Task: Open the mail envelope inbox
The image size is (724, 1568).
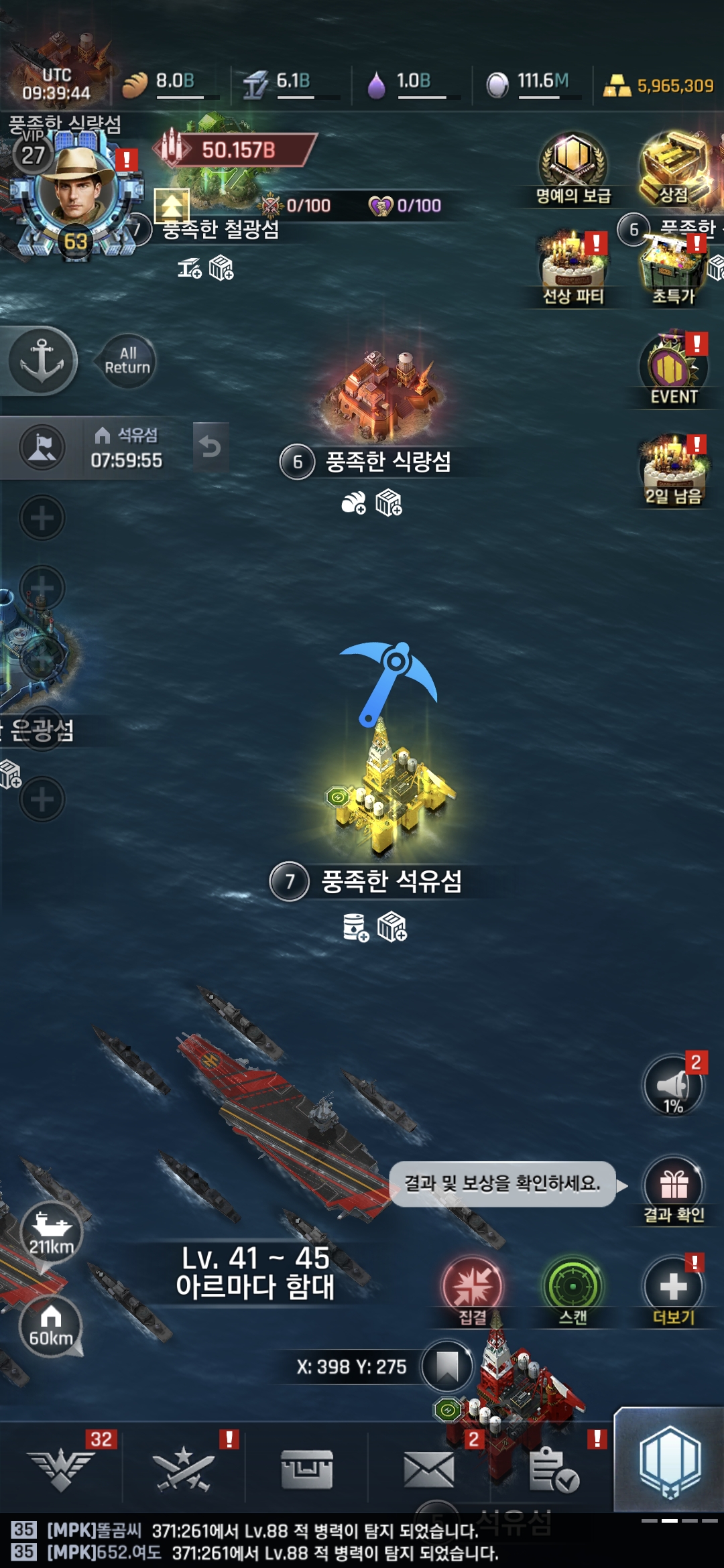Action: tap(429, 1469)
